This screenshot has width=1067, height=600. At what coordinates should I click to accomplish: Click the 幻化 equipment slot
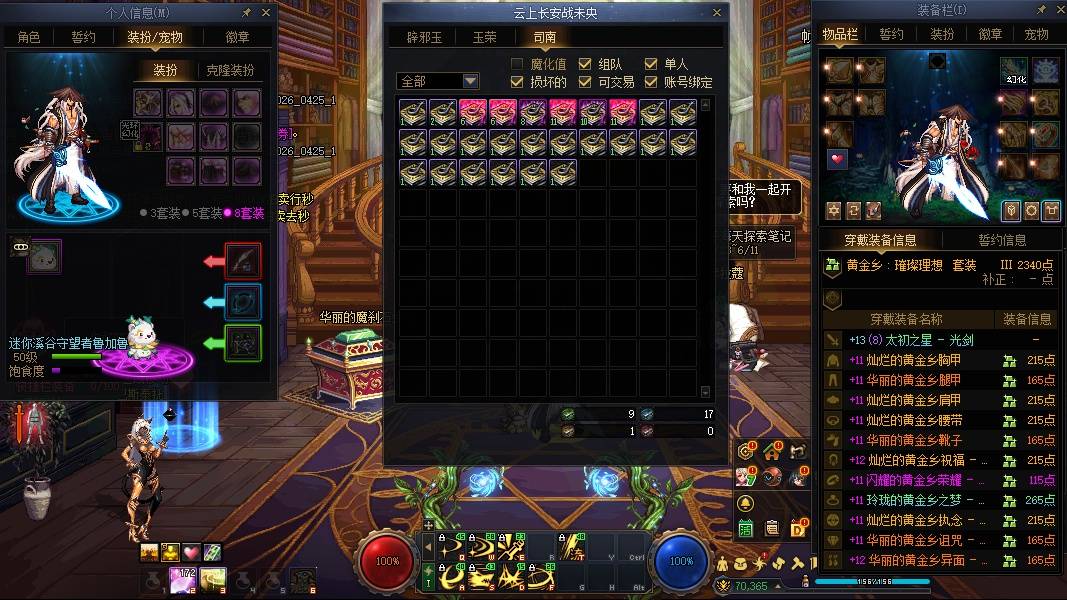coord(1014,71)
